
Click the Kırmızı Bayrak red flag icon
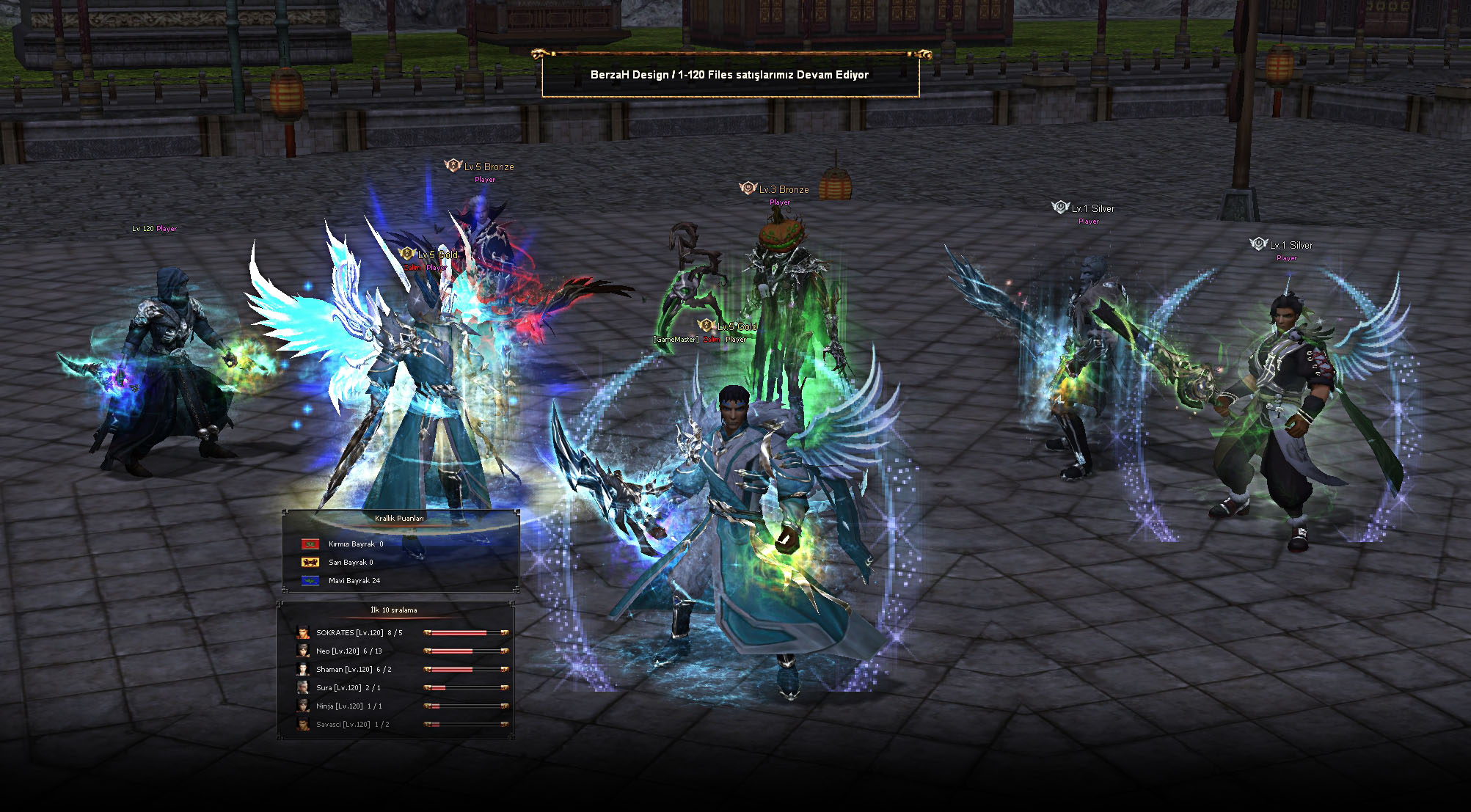pos(310,544)
